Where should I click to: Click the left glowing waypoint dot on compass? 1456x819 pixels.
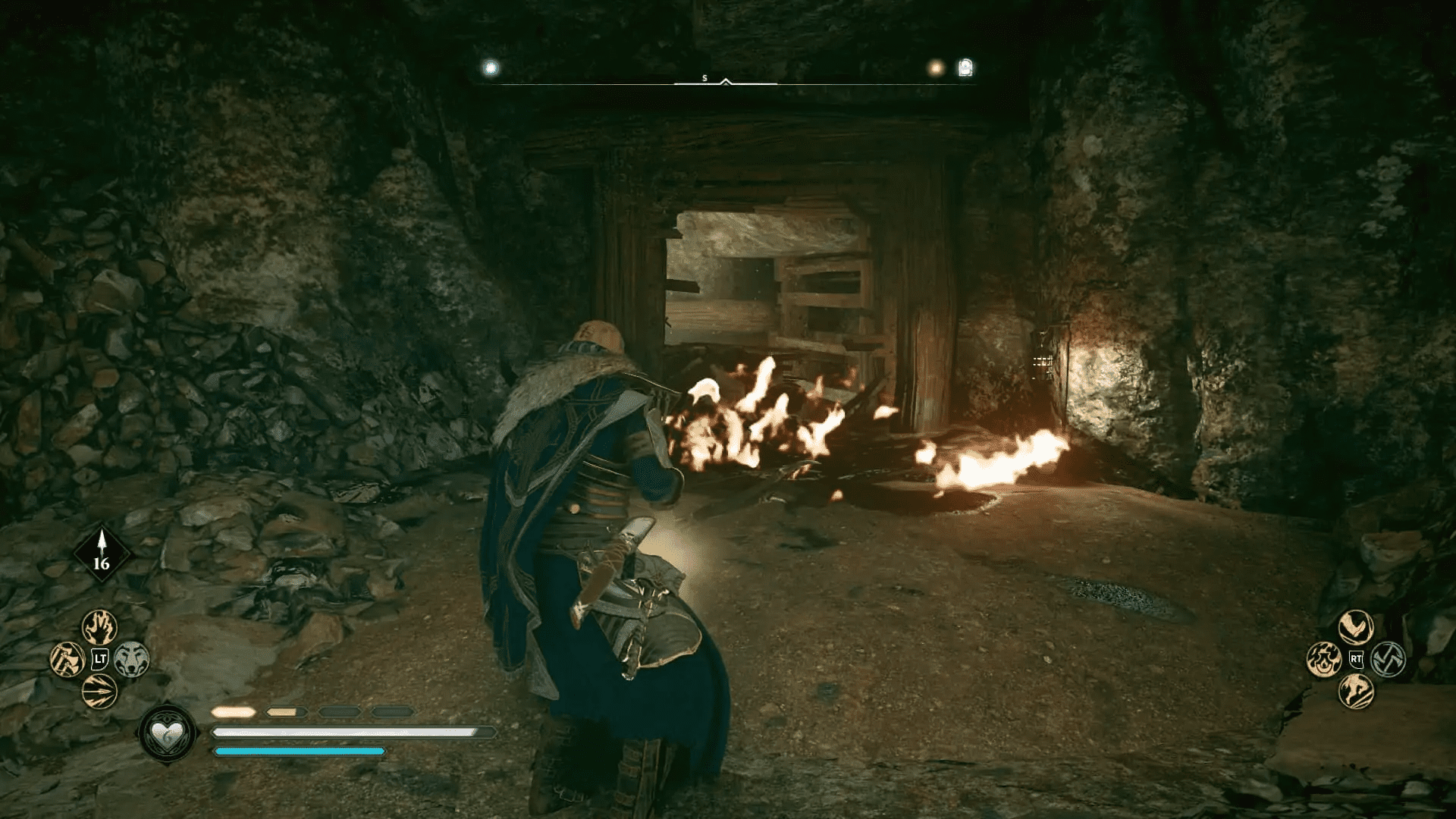point(490,67)
